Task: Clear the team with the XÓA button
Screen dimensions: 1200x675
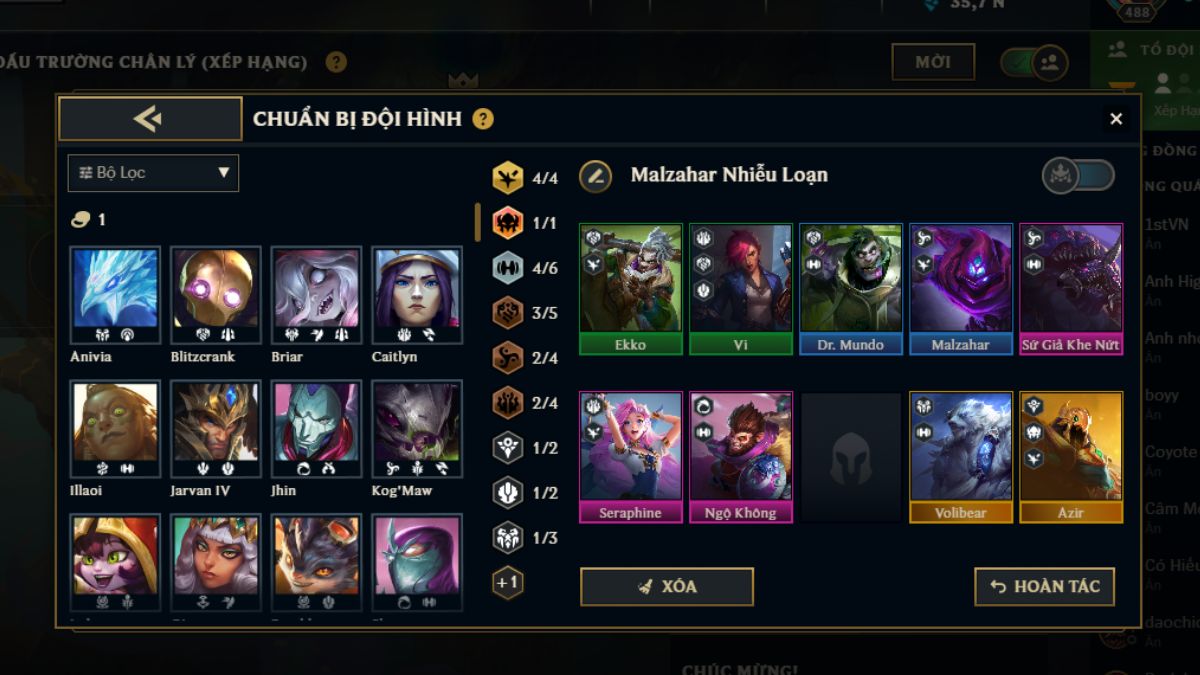Action: click(x=666, y=587)
